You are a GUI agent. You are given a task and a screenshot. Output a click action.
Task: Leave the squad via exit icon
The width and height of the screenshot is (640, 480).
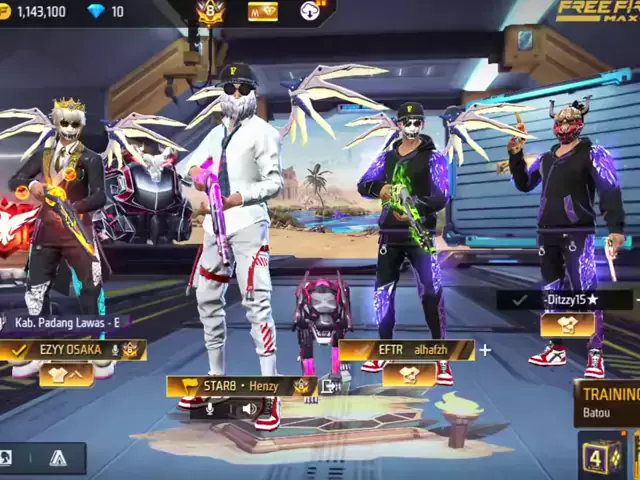(330, 385)
